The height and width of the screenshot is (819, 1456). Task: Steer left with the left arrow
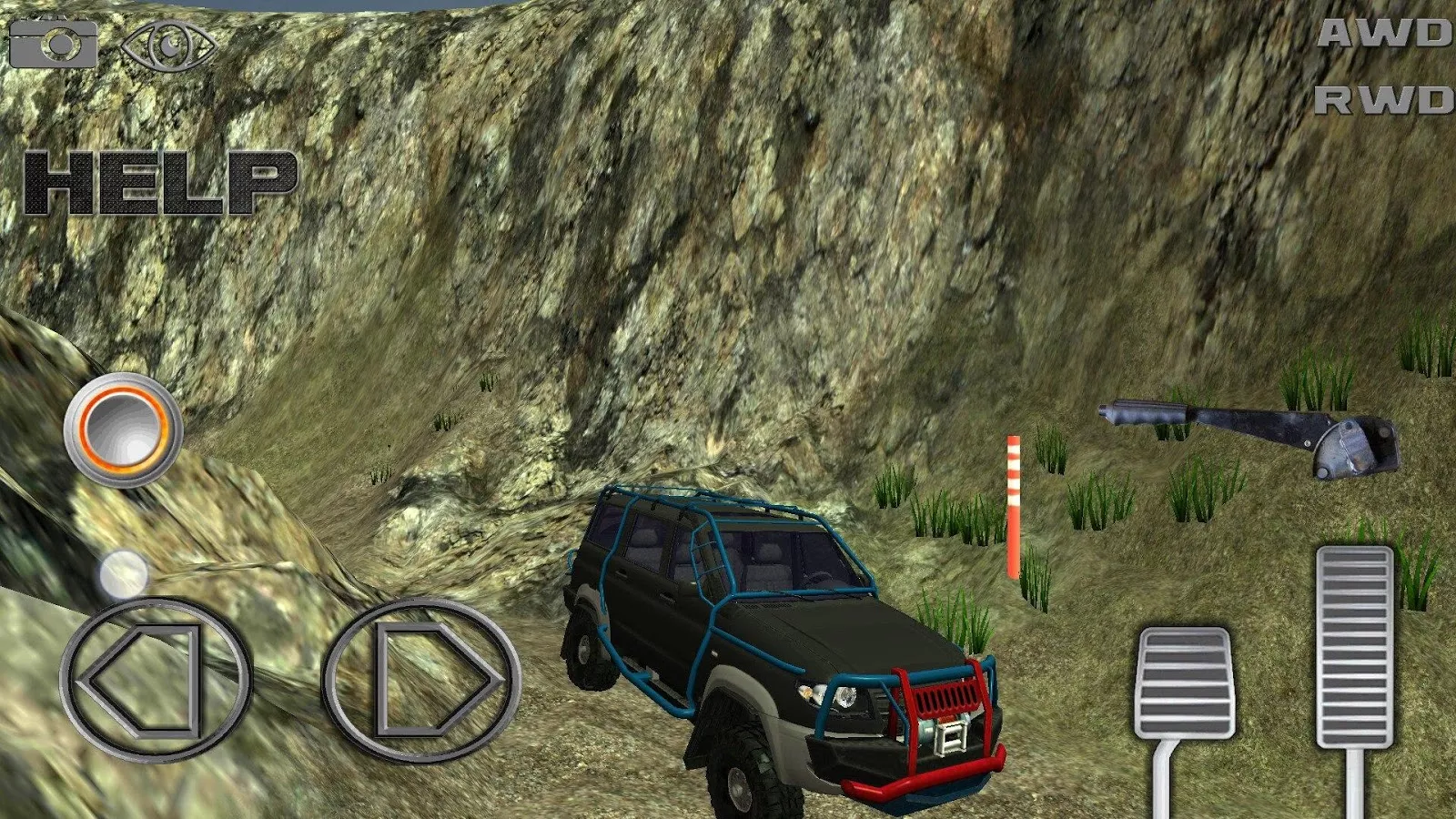tap(155, 680)
